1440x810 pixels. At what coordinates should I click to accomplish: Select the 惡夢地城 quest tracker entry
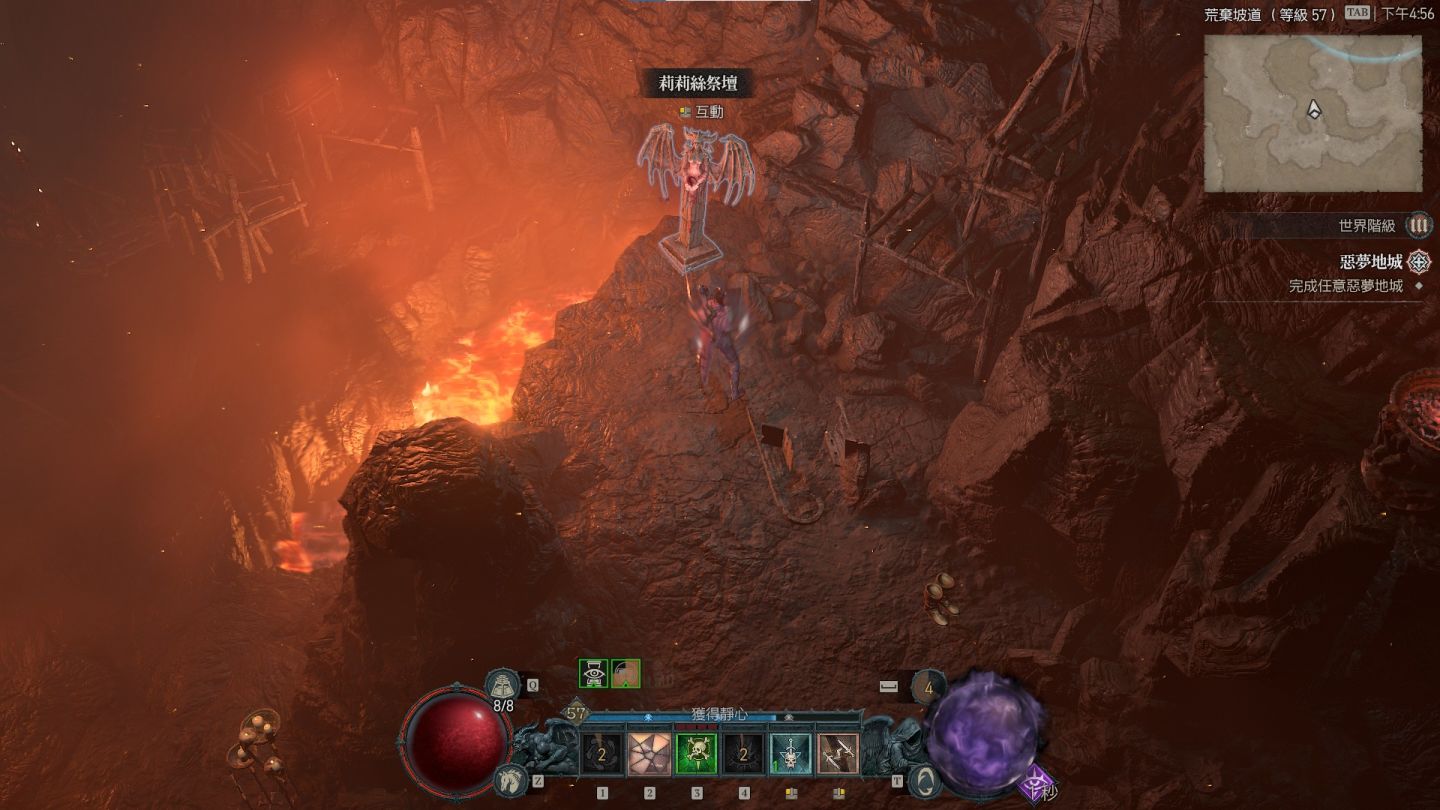pos(1372,262)
